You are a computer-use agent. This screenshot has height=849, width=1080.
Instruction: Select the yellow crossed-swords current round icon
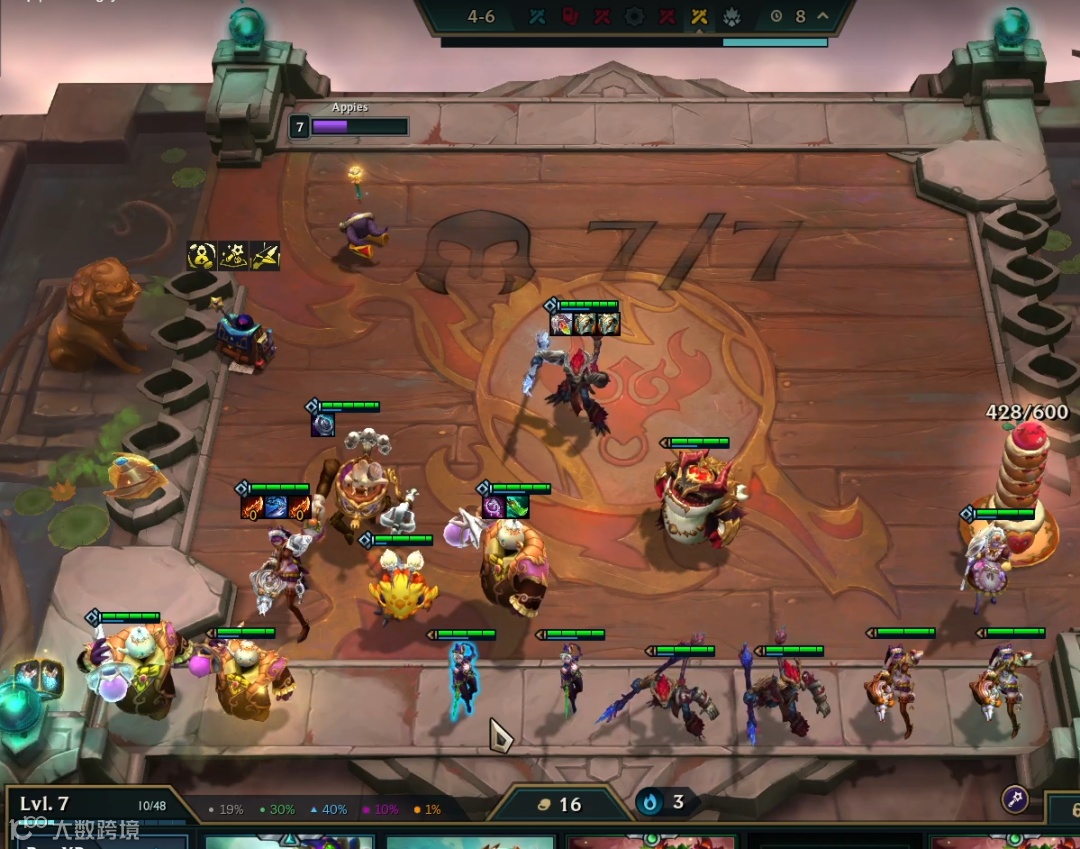click(699, 16)
